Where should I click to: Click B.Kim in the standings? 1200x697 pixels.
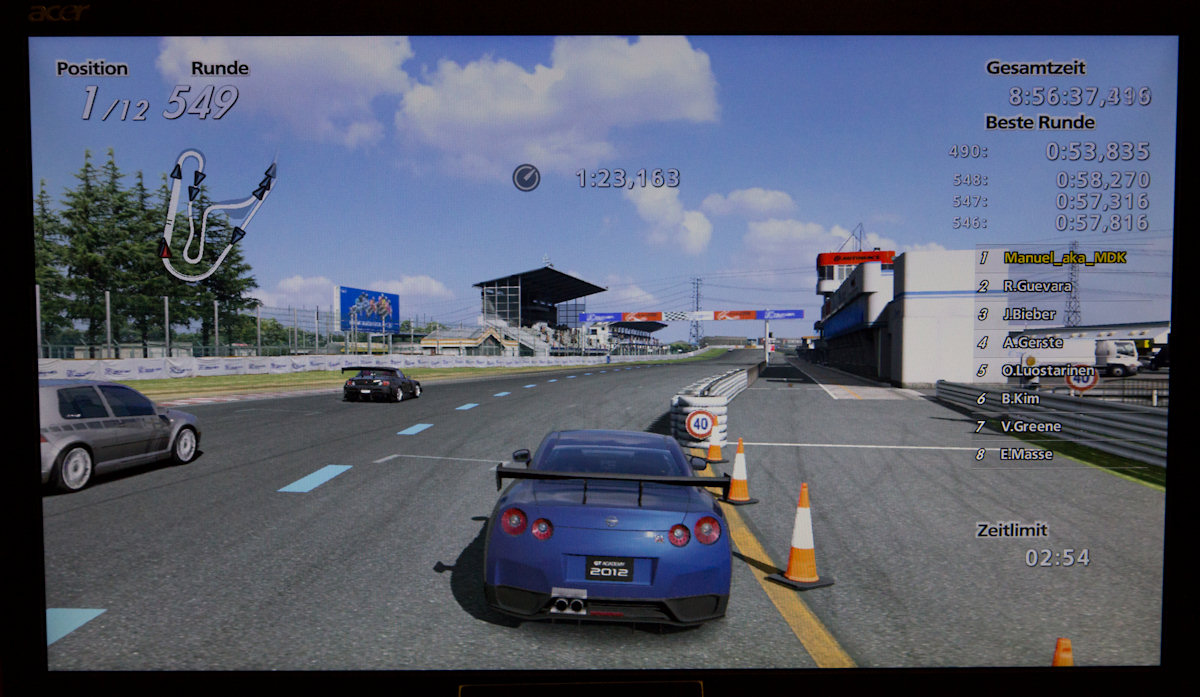click(x=1020, y=398)
